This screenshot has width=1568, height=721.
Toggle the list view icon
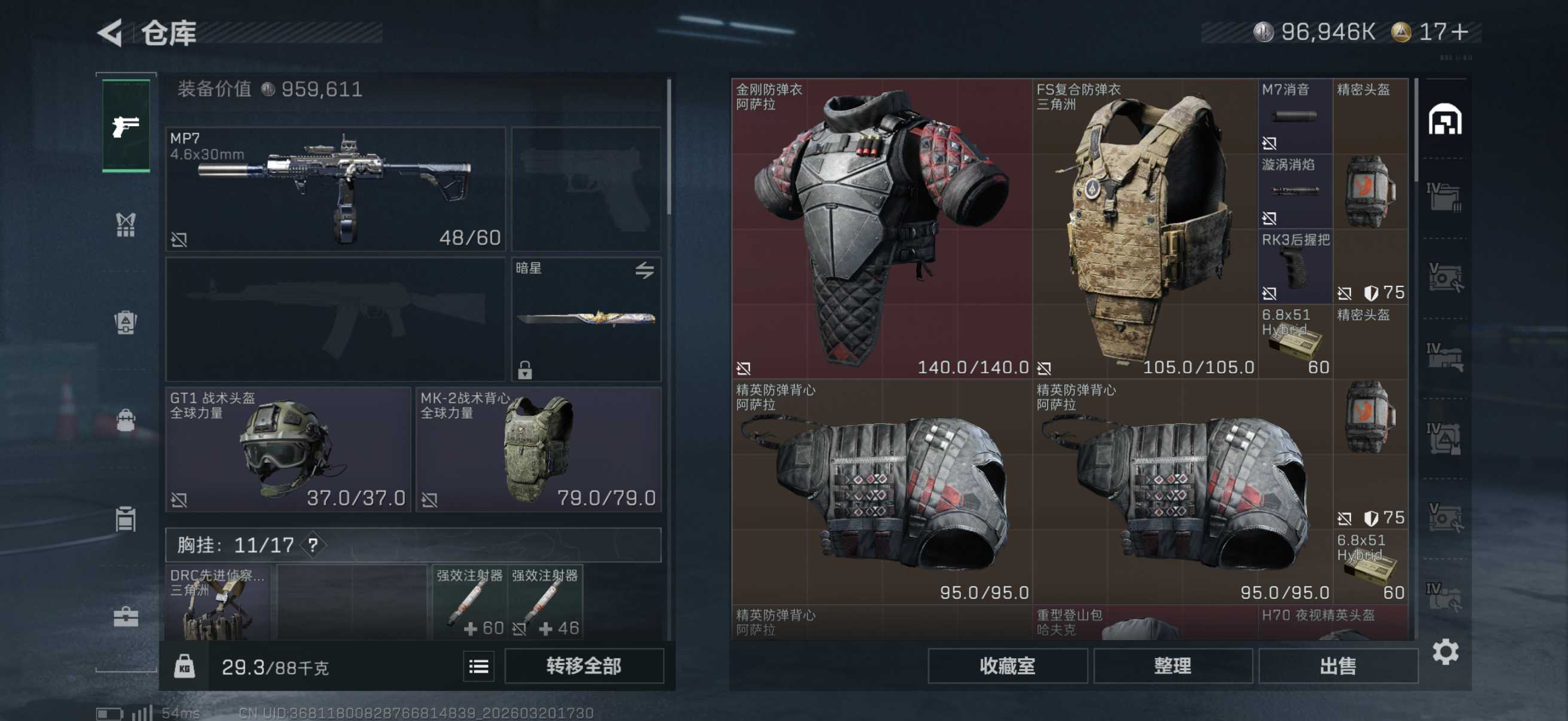tap(478, 666)
